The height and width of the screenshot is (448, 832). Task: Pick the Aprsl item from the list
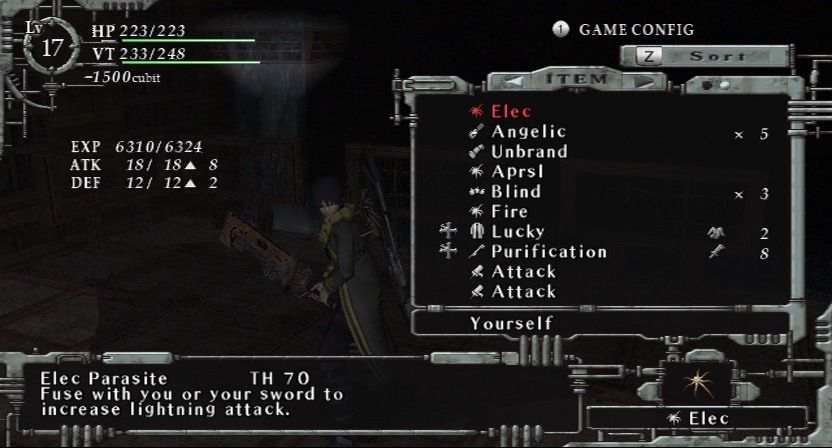pos(517,172)
